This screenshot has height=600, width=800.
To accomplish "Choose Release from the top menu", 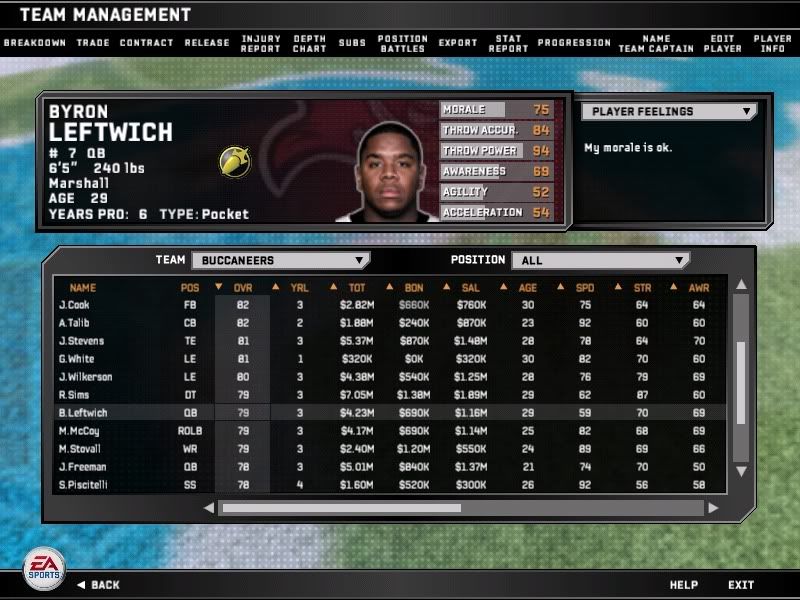I will 207,43.
